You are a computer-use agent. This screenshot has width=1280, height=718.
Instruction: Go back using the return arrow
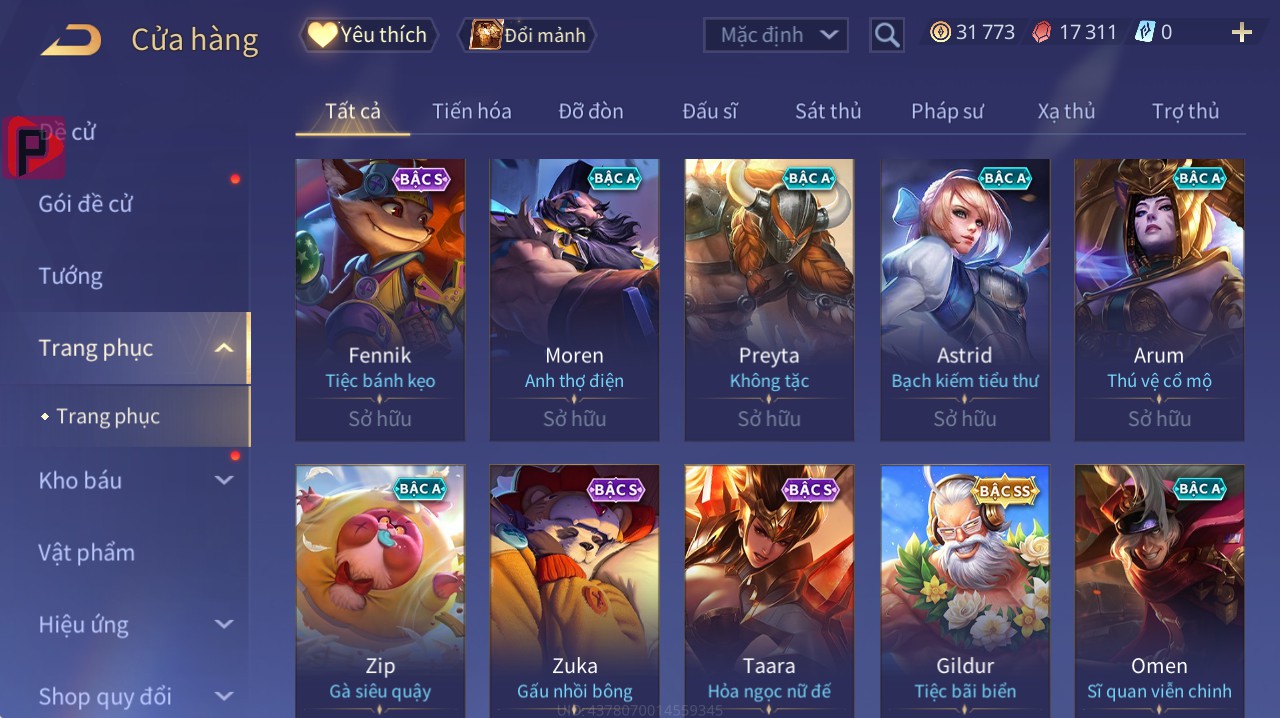pyautogui.click(x=71, y=40)
